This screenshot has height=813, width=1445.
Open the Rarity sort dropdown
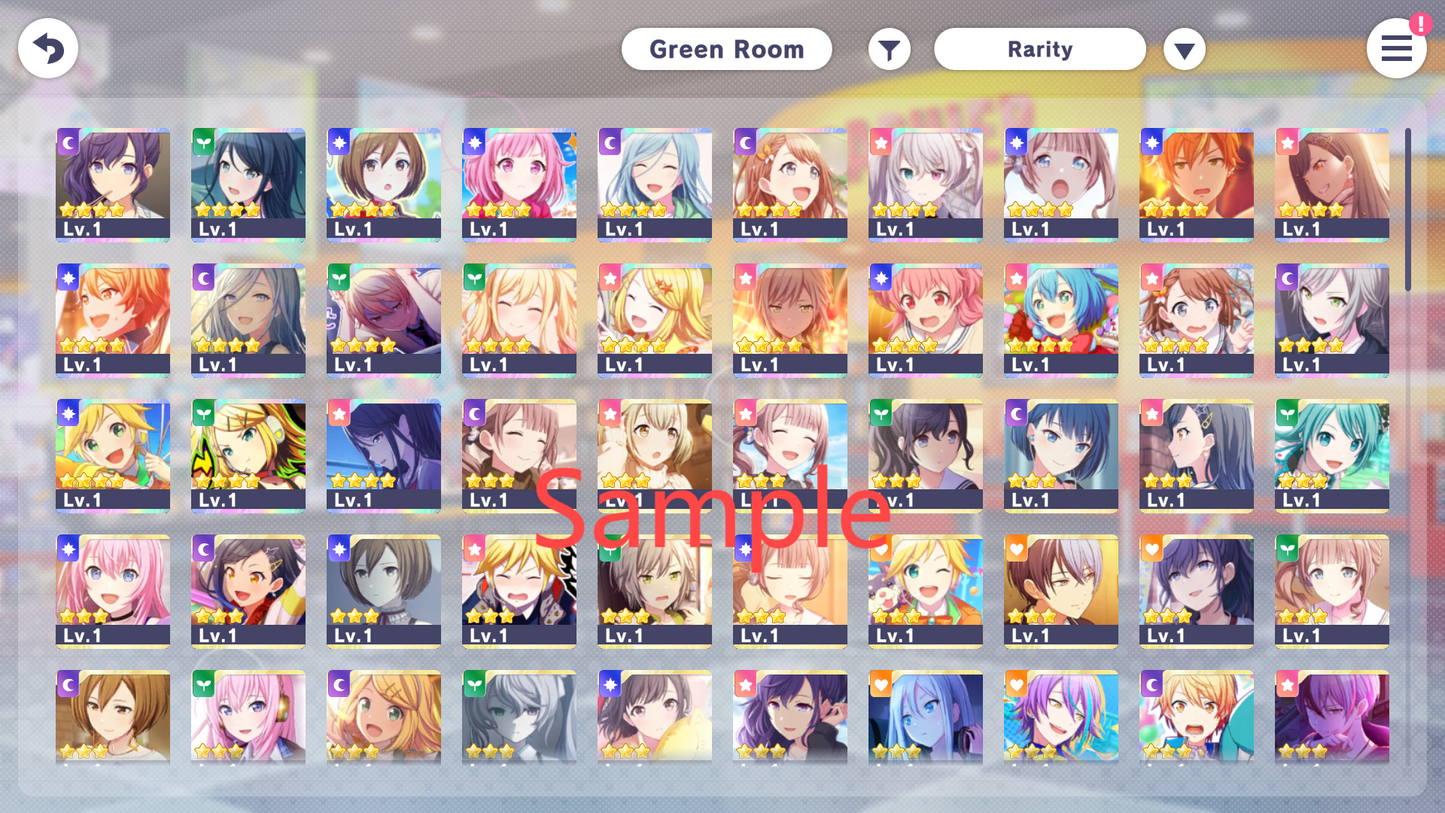pos(1040,48)
